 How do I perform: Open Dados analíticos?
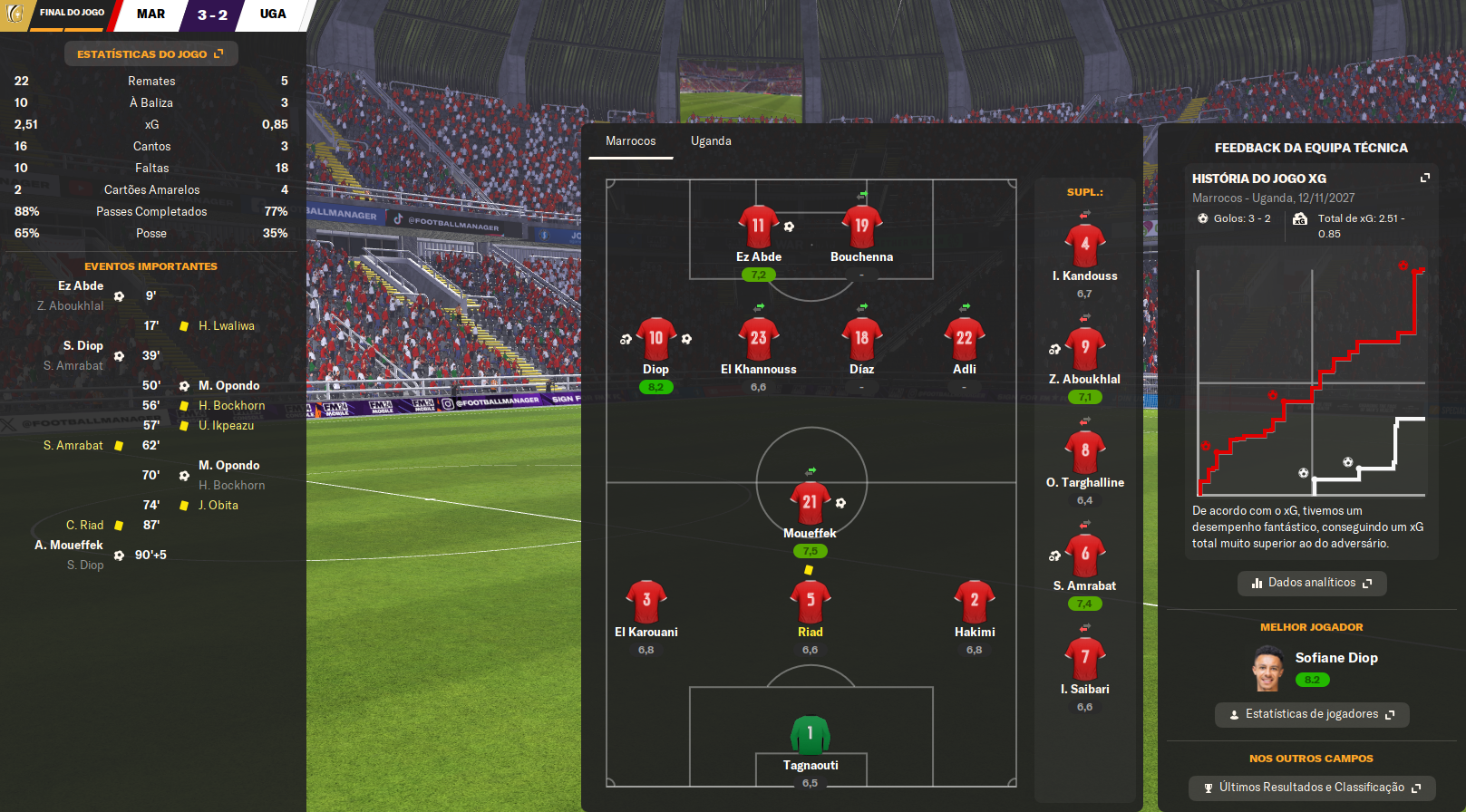1311,583
